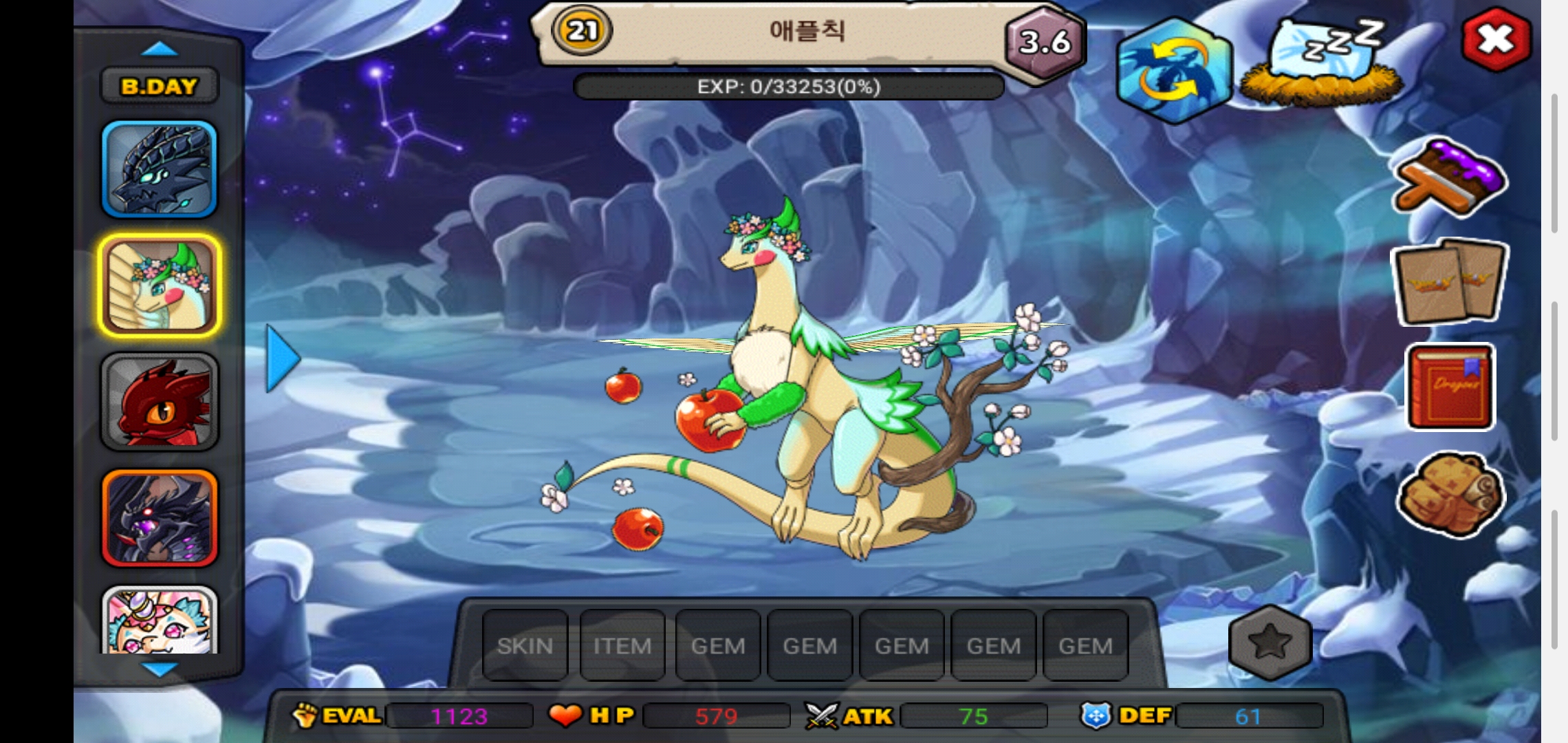Choose the red dragon portrait
The width and height of the screenshot is (1568, 743).
(160, 402)
